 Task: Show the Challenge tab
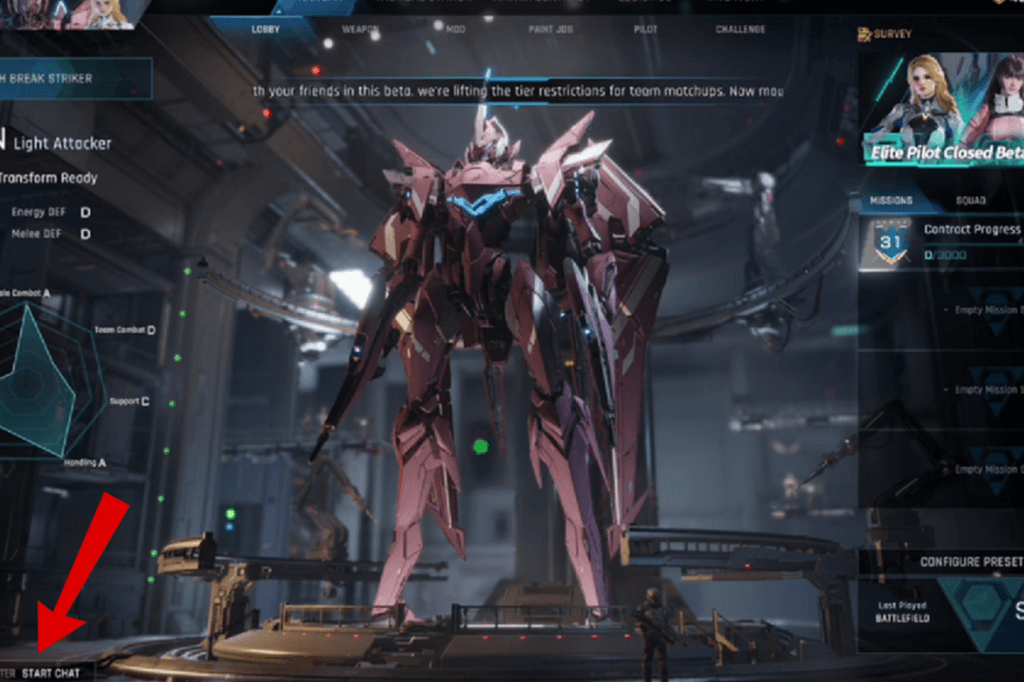point(740,30)
